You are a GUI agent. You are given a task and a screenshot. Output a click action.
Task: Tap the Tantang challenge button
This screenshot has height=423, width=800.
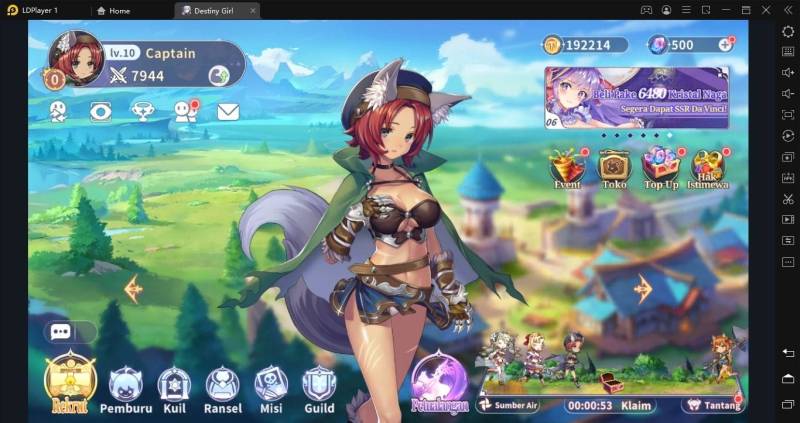(713, 405)
